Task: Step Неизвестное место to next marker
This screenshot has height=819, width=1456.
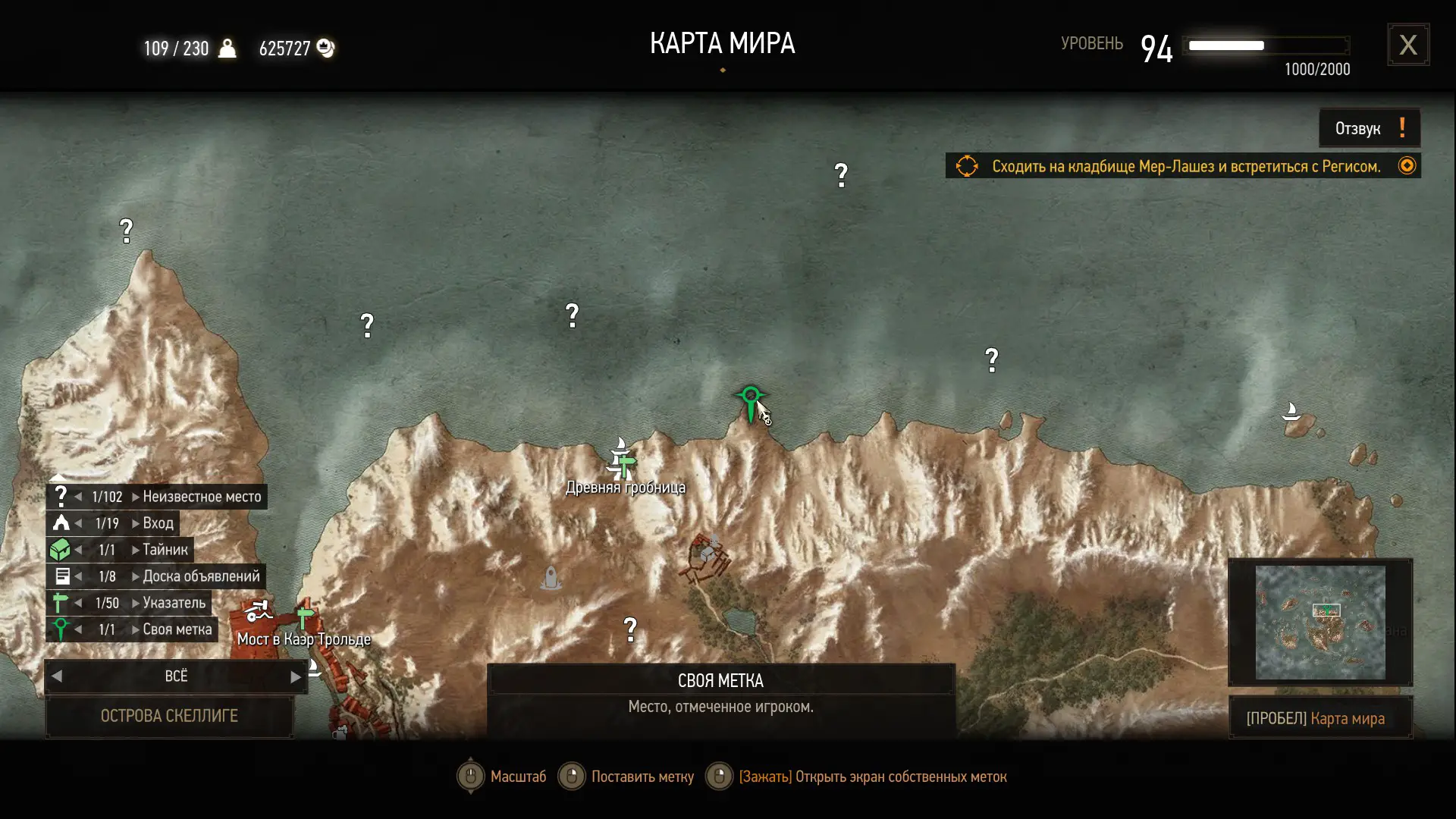Action: click(x=135, y=497)
